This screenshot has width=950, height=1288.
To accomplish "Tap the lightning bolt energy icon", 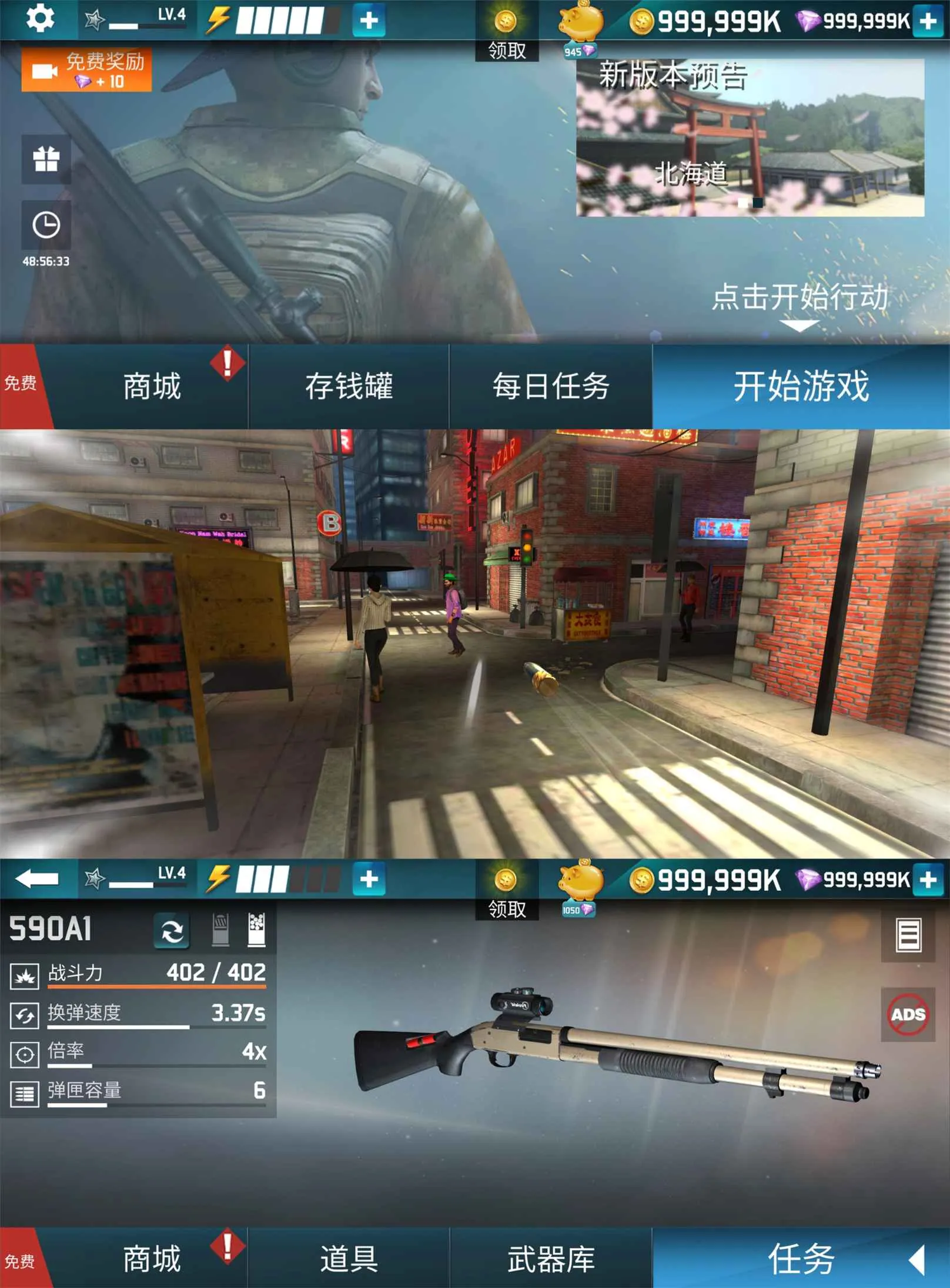I will click(x=218, y=21).
